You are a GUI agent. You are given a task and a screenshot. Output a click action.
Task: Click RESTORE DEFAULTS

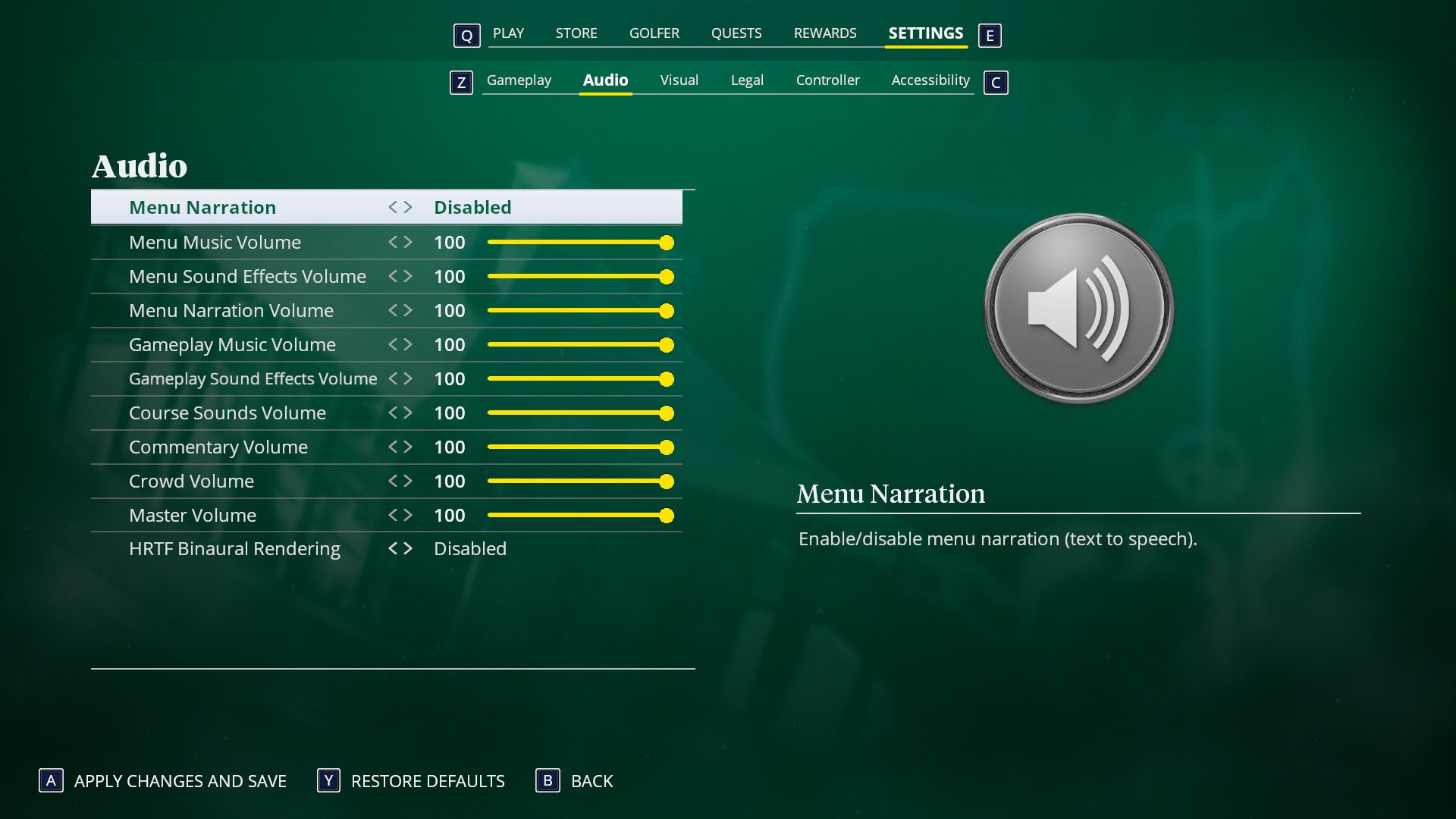tap(427, 781)
